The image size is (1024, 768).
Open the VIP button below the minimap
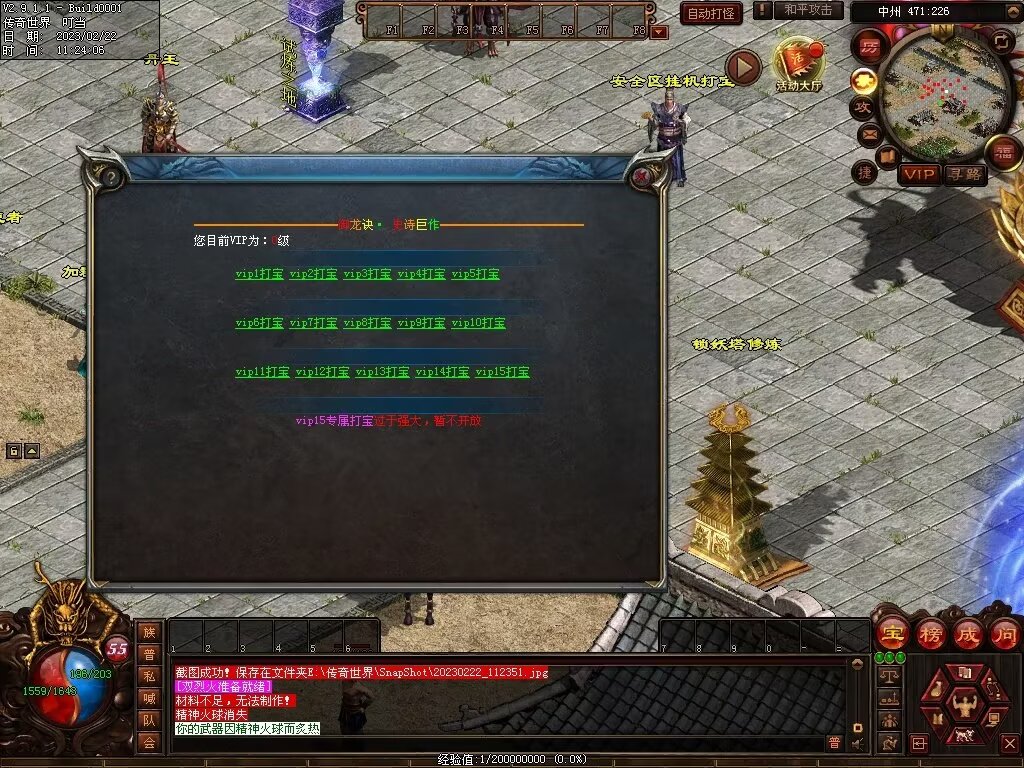918,175
